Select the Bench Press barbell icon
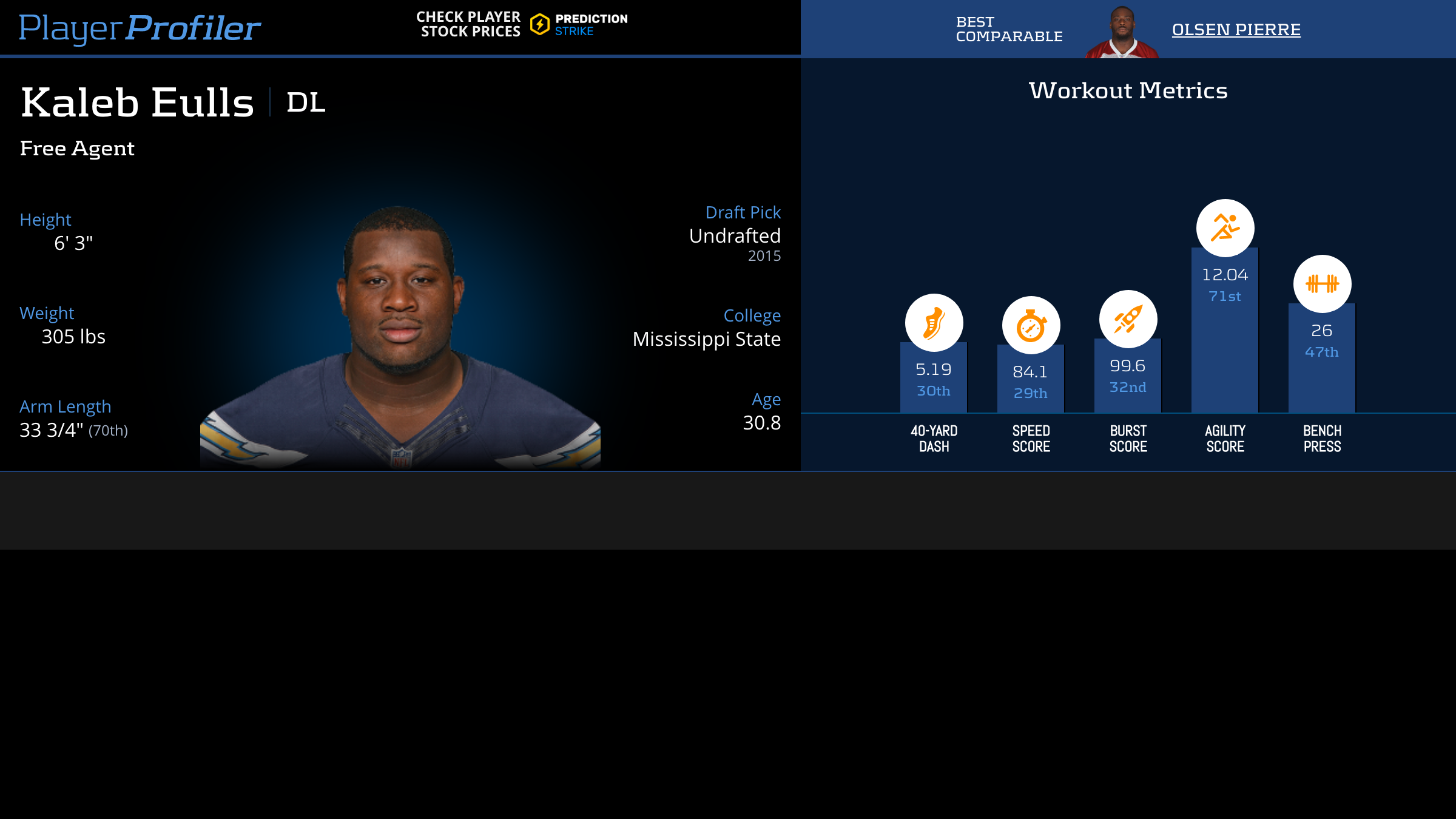The height and width of the screenshot is (819, 1456). click(1322, 284)
